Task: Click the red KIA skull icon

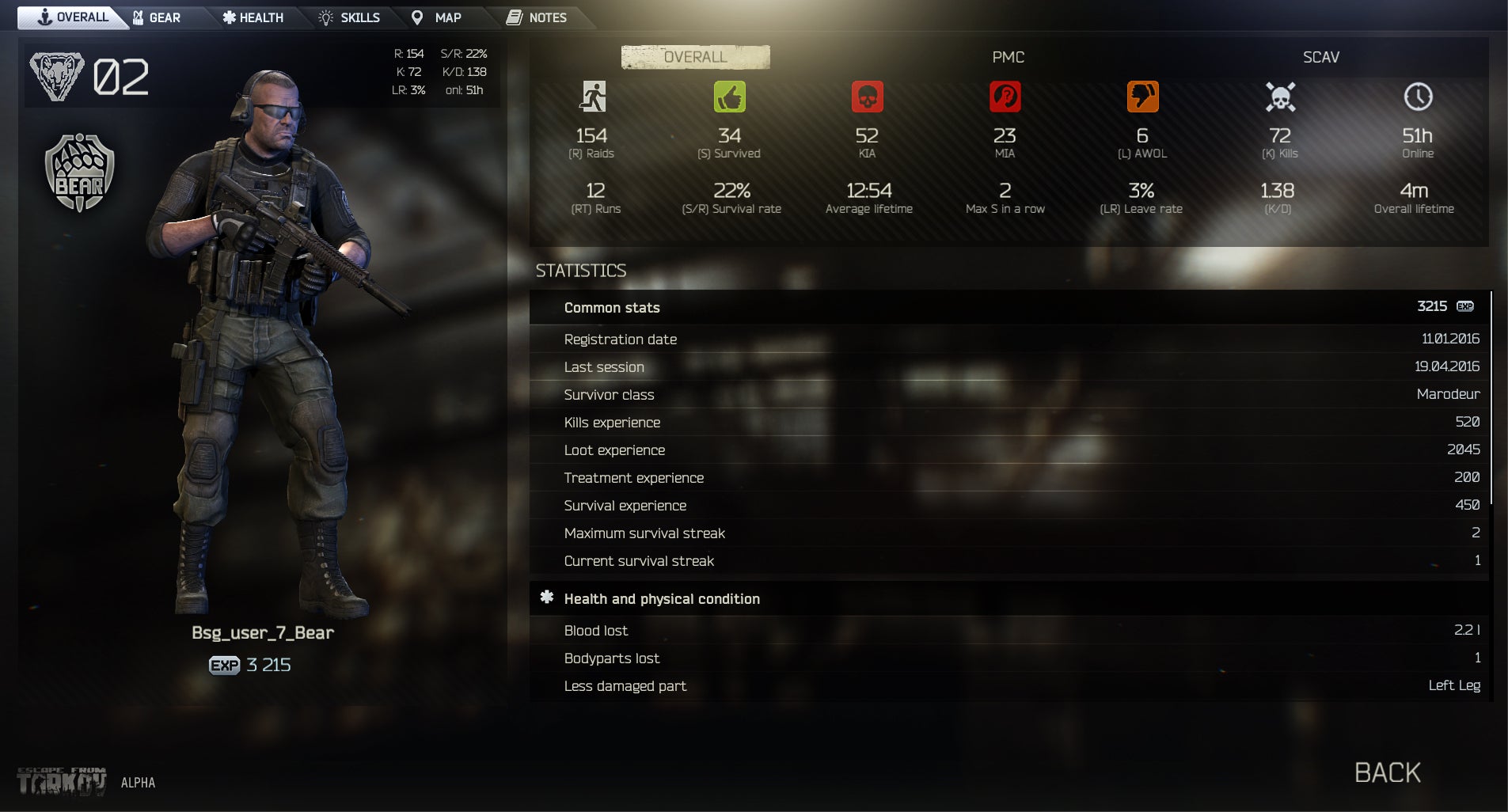Action: [868, 97]
